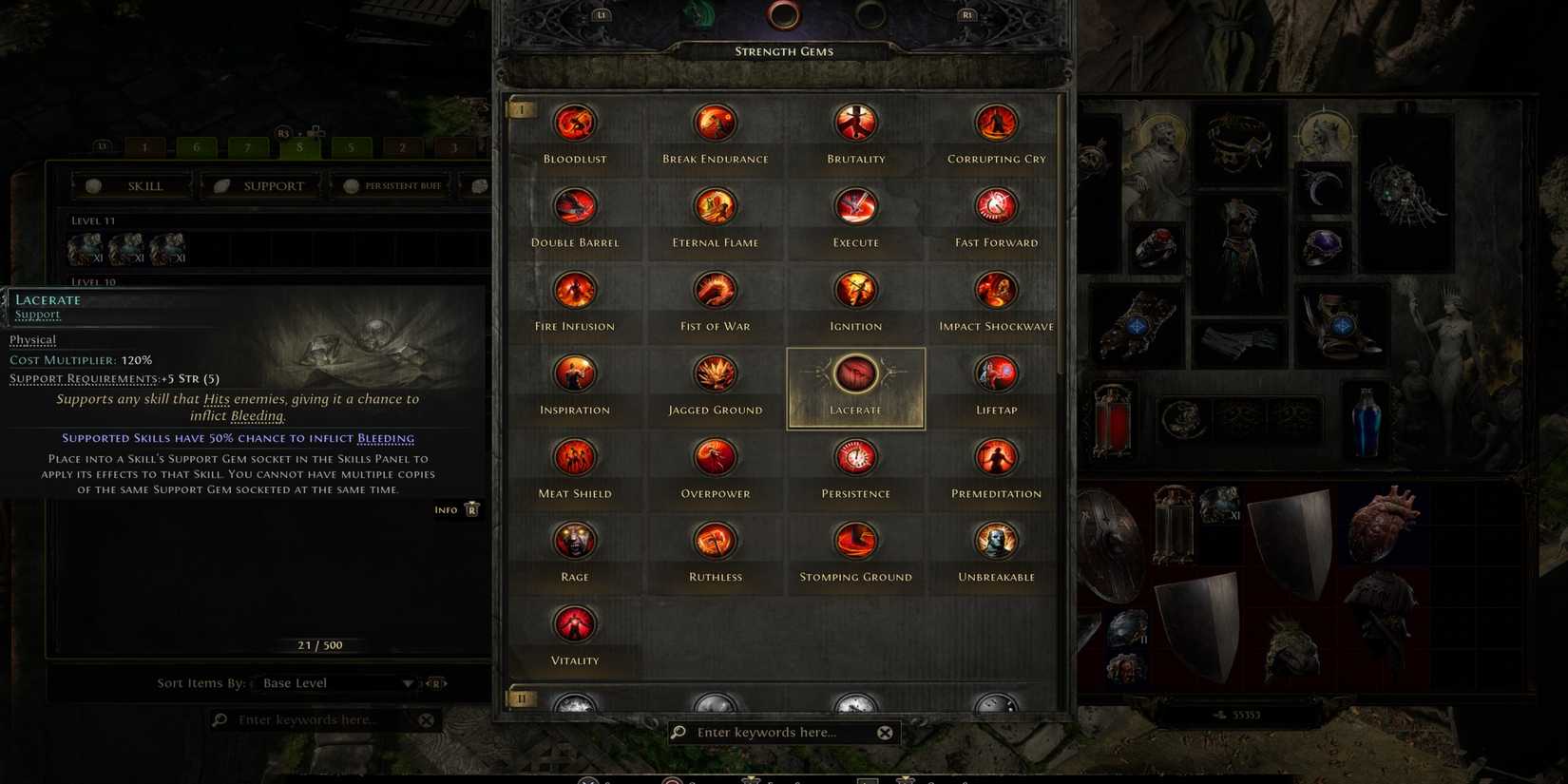Choose the Ruthless gem
The width and height of the screenshot is (1568, 784).
tap(715, 541)
